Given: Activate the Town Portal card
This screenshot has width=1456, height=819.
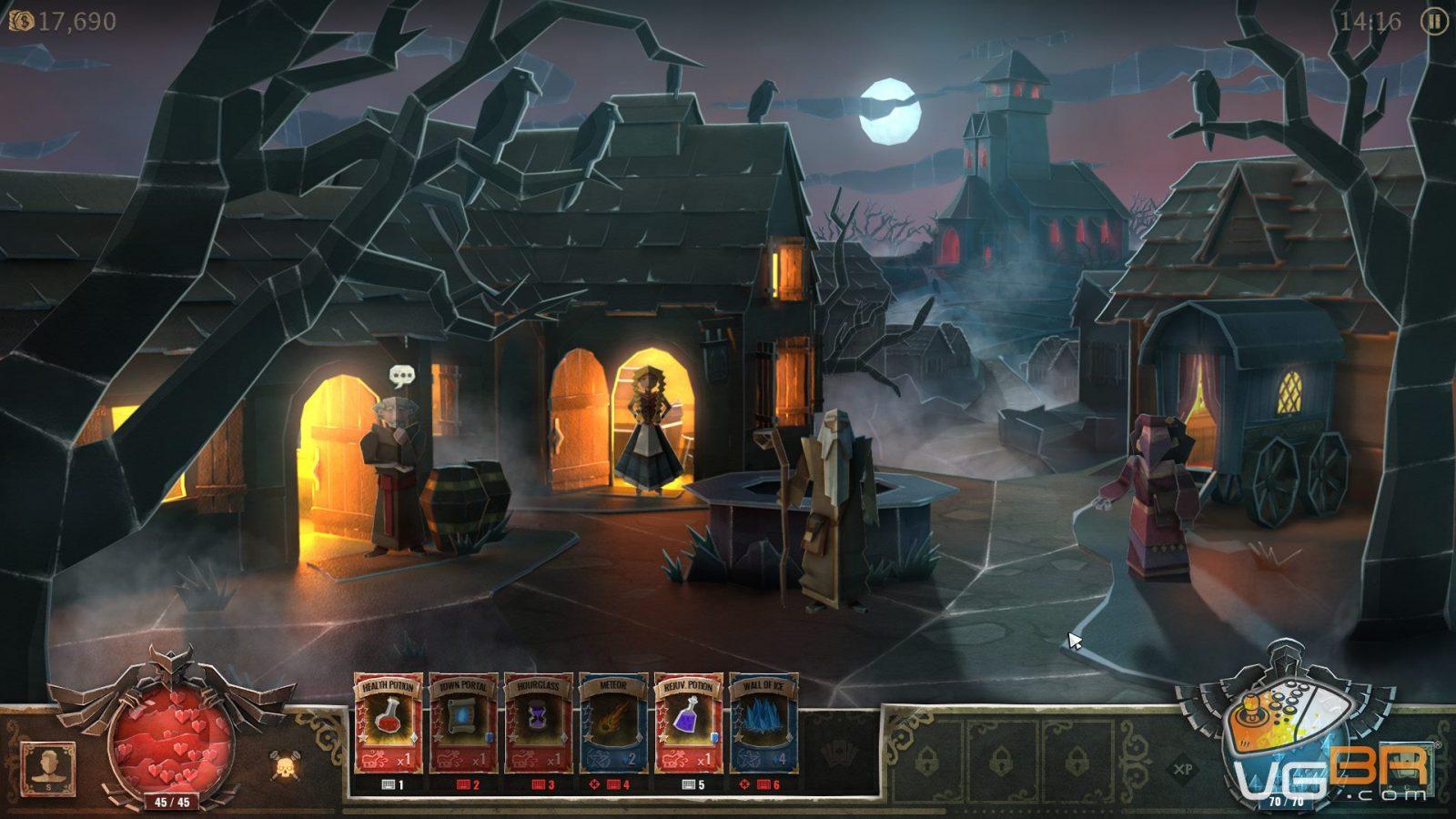Looking at the screenshot, I should 463,723.
